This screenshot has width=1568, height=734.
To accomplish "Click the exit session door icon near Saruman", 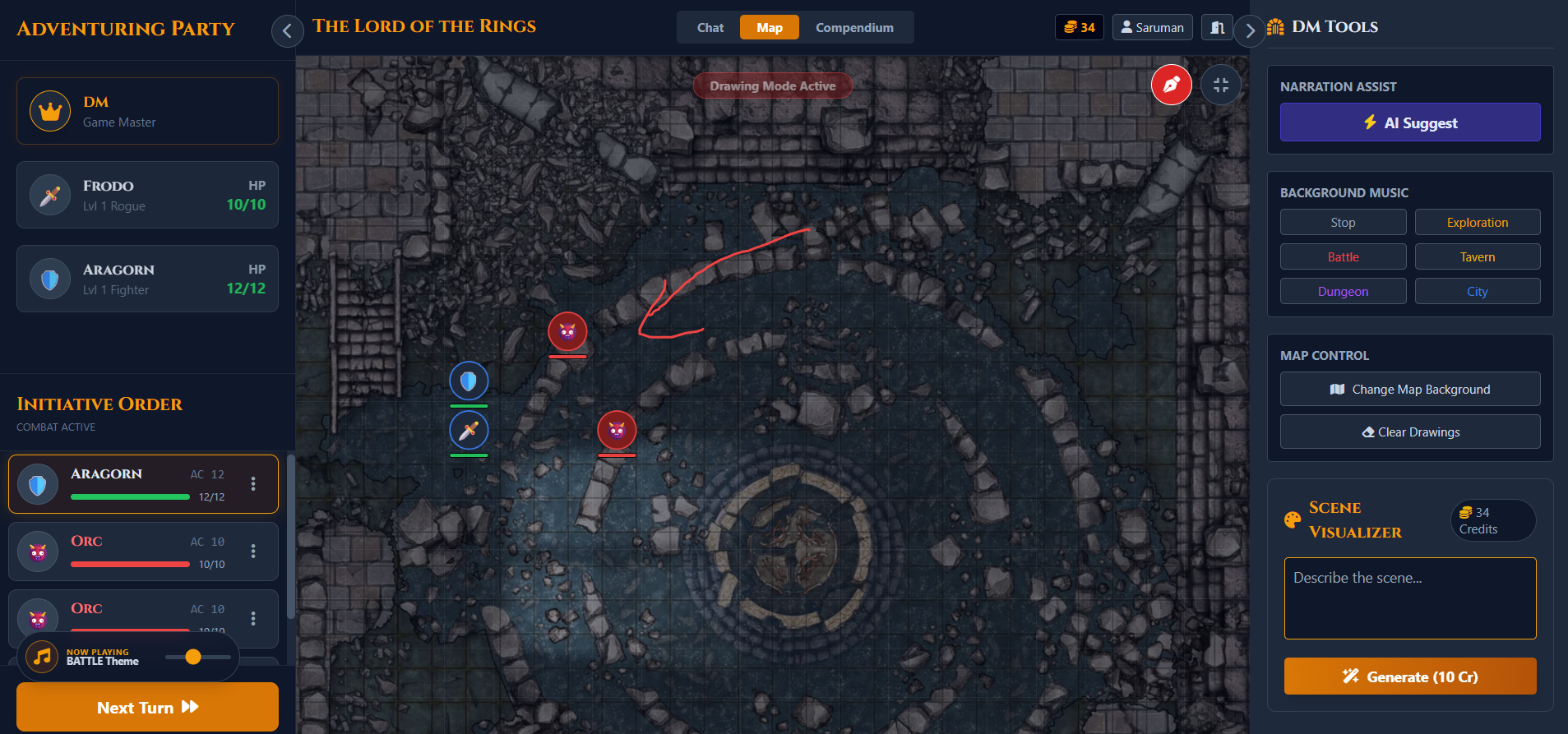I will coord(1217,26).
